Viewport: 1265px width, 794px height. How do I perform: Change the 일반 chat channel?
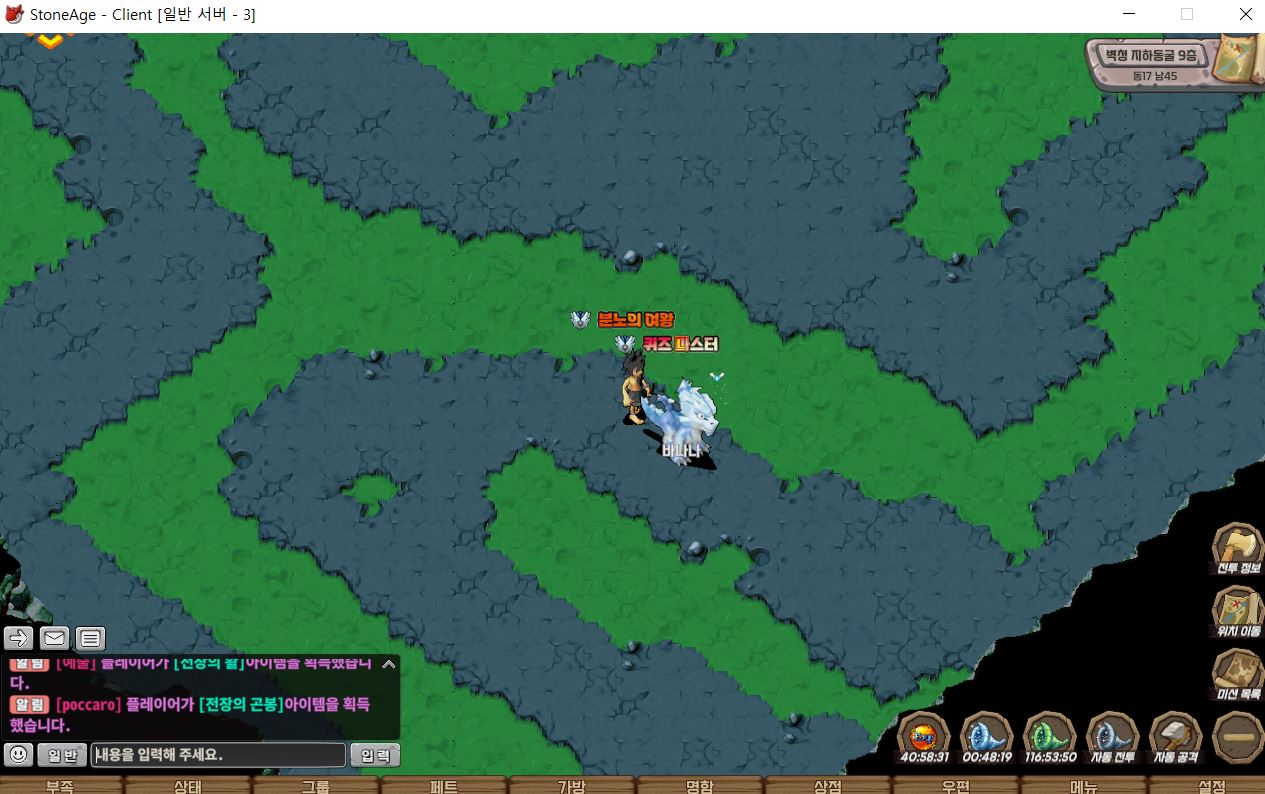coord(62,755)
